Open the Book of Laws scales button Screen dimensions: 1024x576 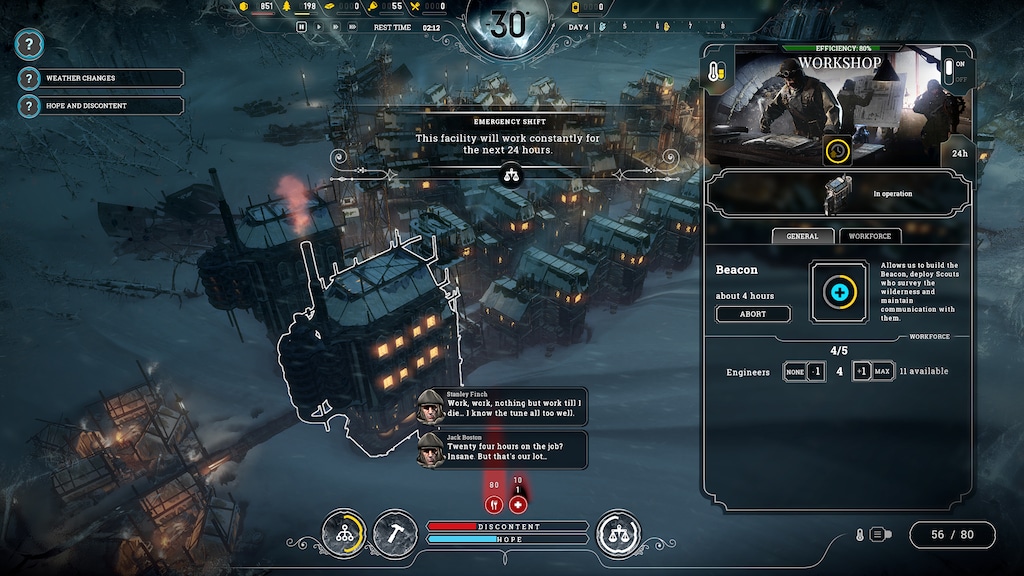(618, 533)
